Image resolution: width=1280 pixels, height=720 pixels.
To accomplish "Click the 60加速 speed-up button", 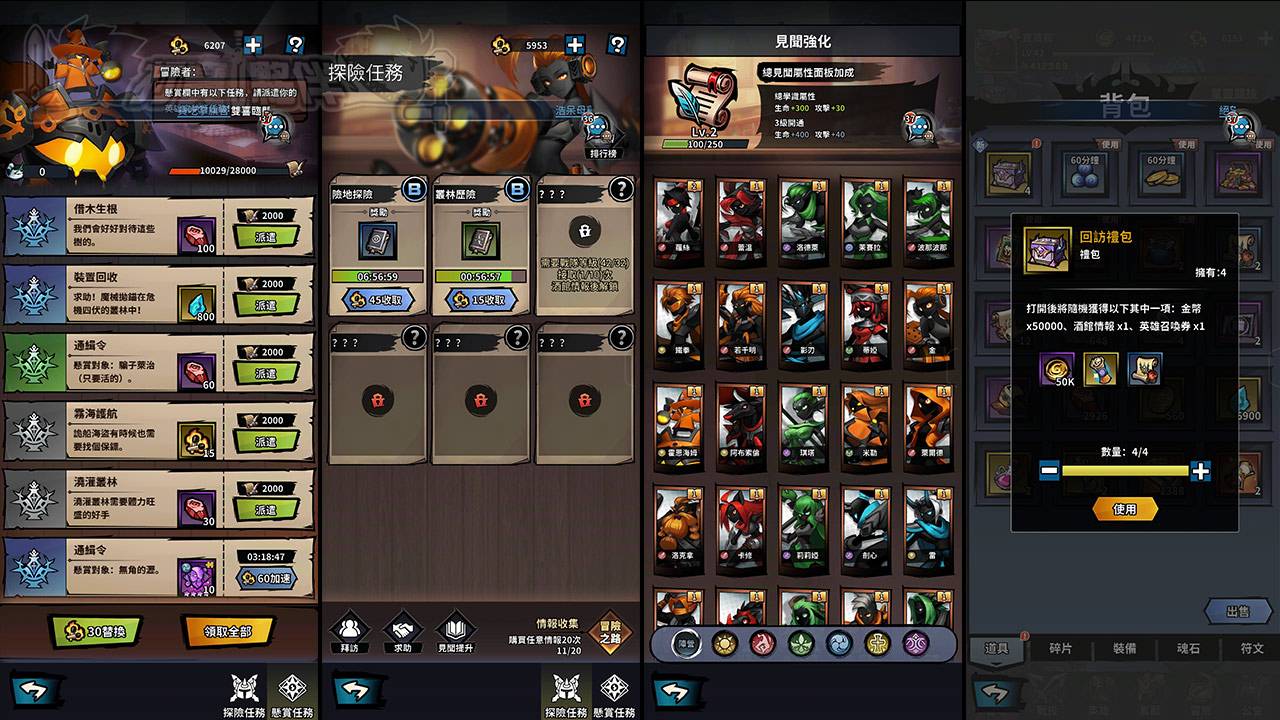I will pyautogui.click(x=266, y=577).
